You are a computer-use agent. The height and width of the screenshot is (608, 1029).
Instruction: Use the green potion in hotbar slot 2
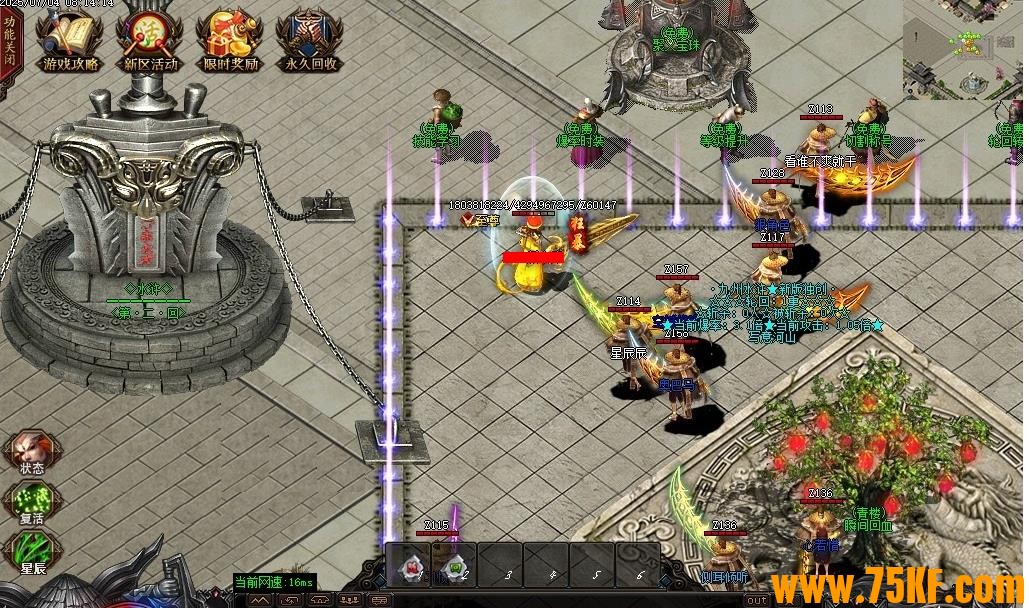454,567
